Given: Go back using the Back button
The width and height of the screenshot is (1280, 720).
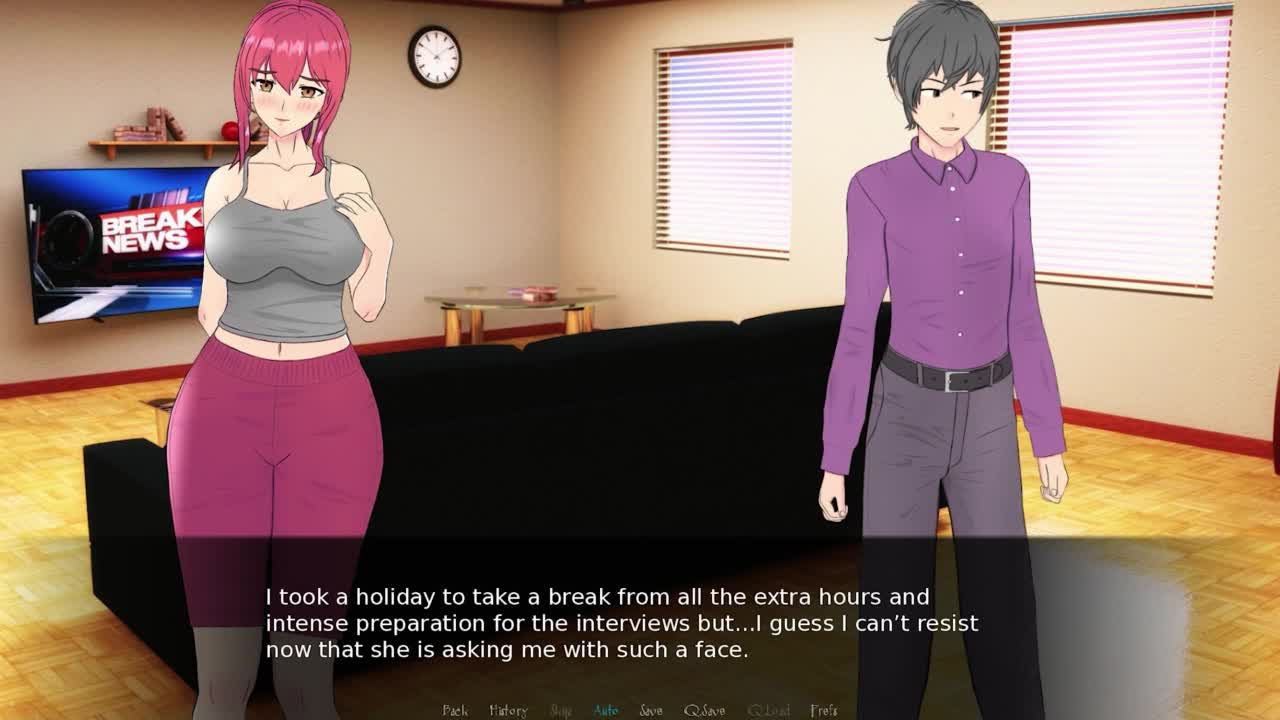Looking at the screenshot, I should pyautogui.click(x=455, y=710).
